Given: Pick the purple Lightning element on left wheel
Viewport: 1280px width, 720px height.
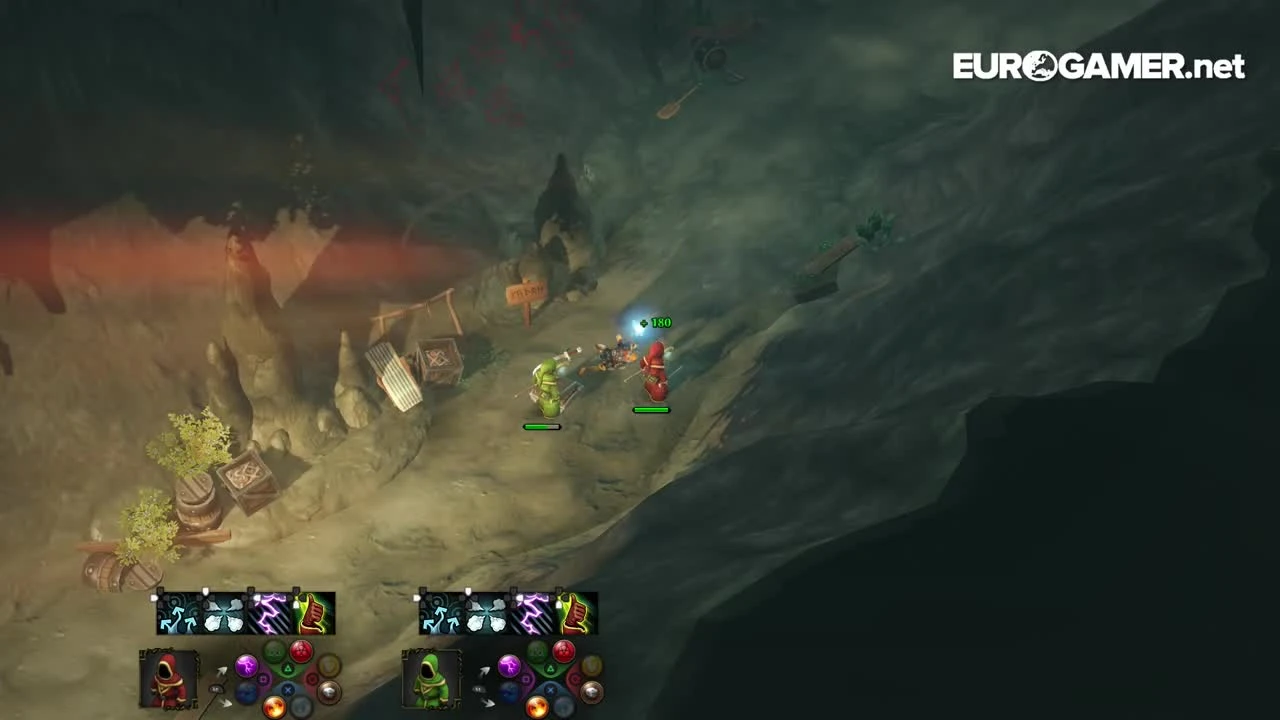Looking at the screenshot, I should 246,666.
